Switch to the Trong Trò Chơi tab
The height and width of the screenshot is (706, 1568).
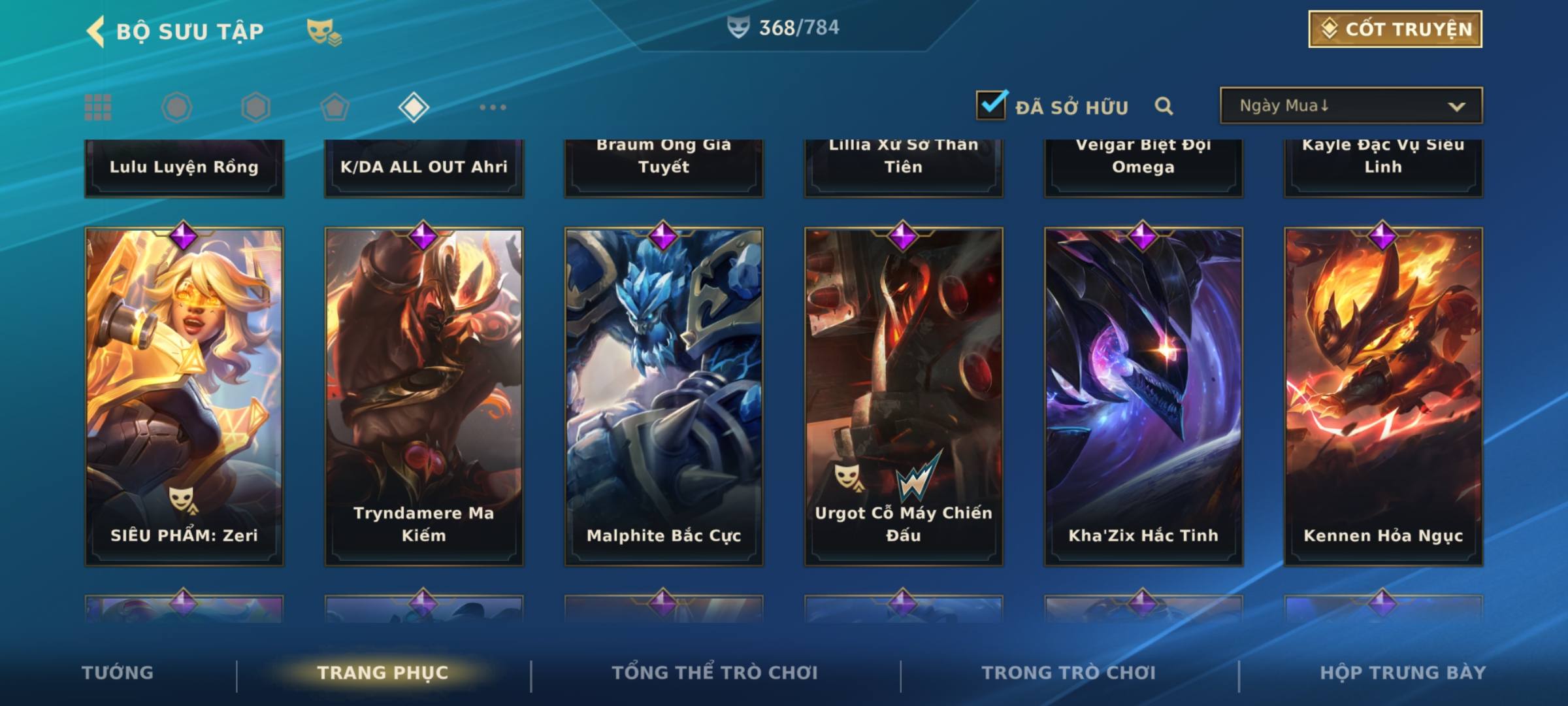(1068, 673)
